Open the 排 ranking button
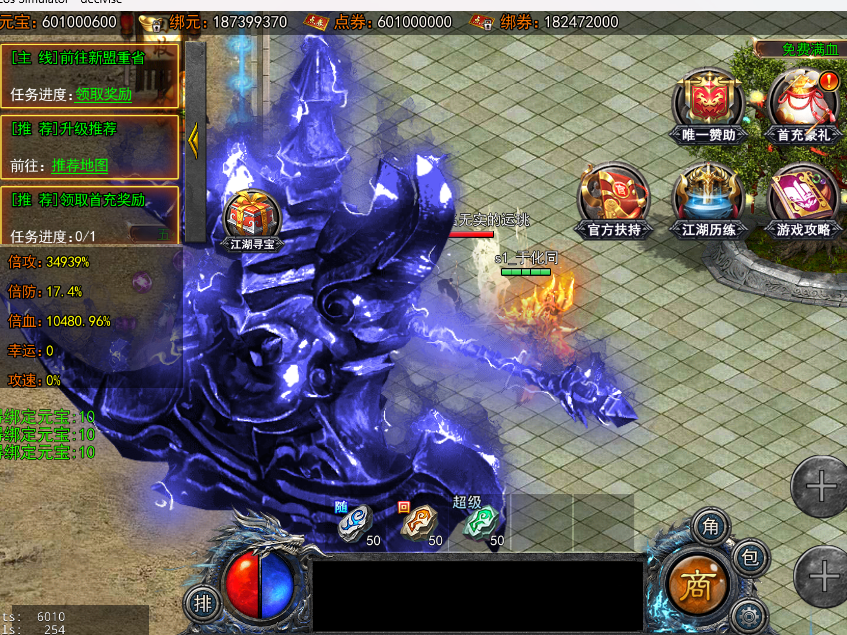The width and height of the screenshot is (847, 635). [x=202, y=603]
